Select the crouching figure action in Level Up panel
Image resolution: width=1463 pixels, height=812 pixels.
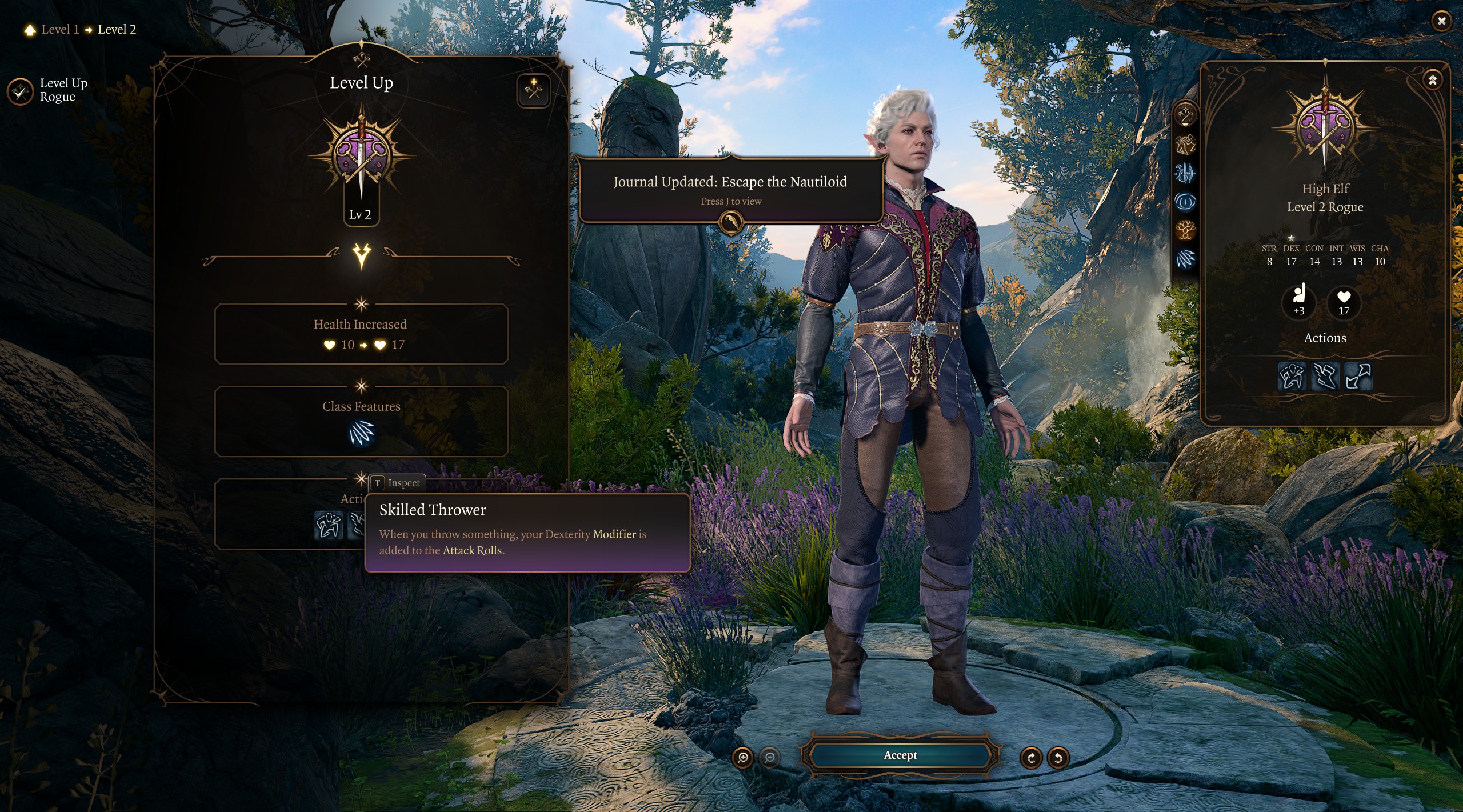[329, 525]
